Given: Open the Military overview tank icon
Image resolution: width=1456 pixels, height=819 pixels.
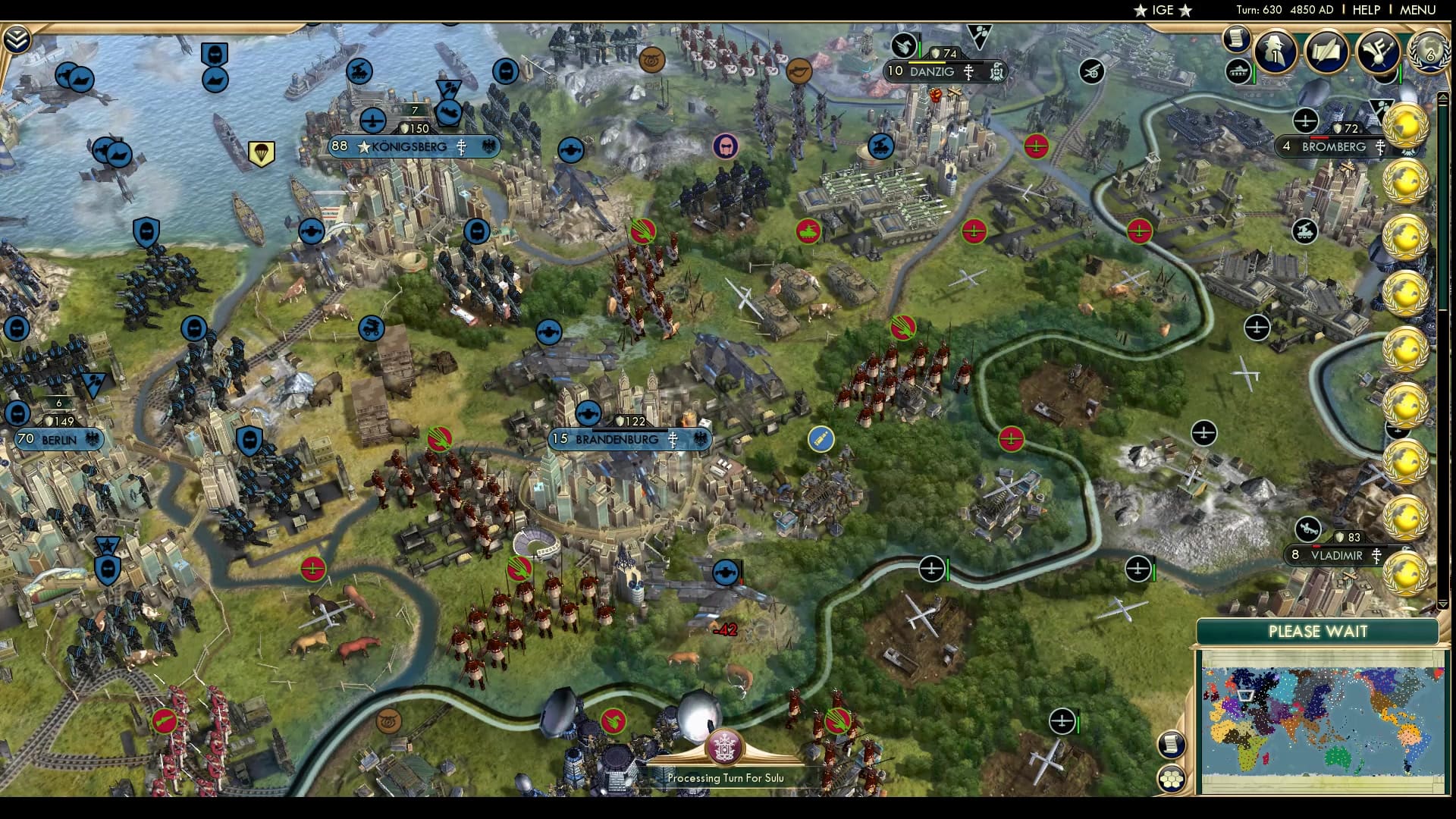Looking at the screenshot, I should 1238,72.
